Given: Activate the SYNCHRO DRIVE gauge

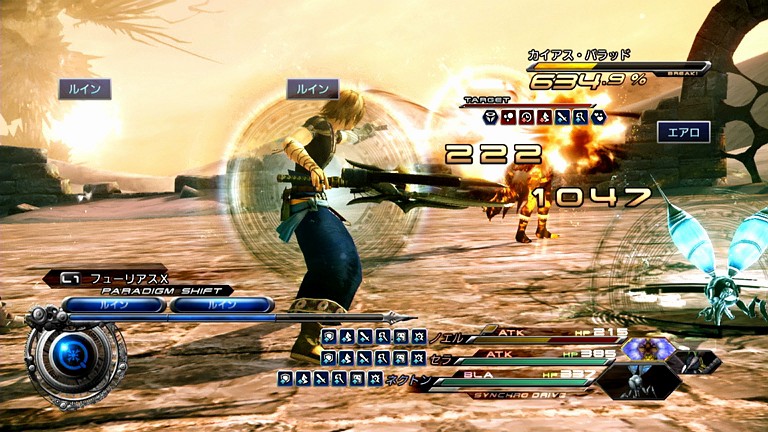Looking at the screenshot, I should tap(518, 395).
